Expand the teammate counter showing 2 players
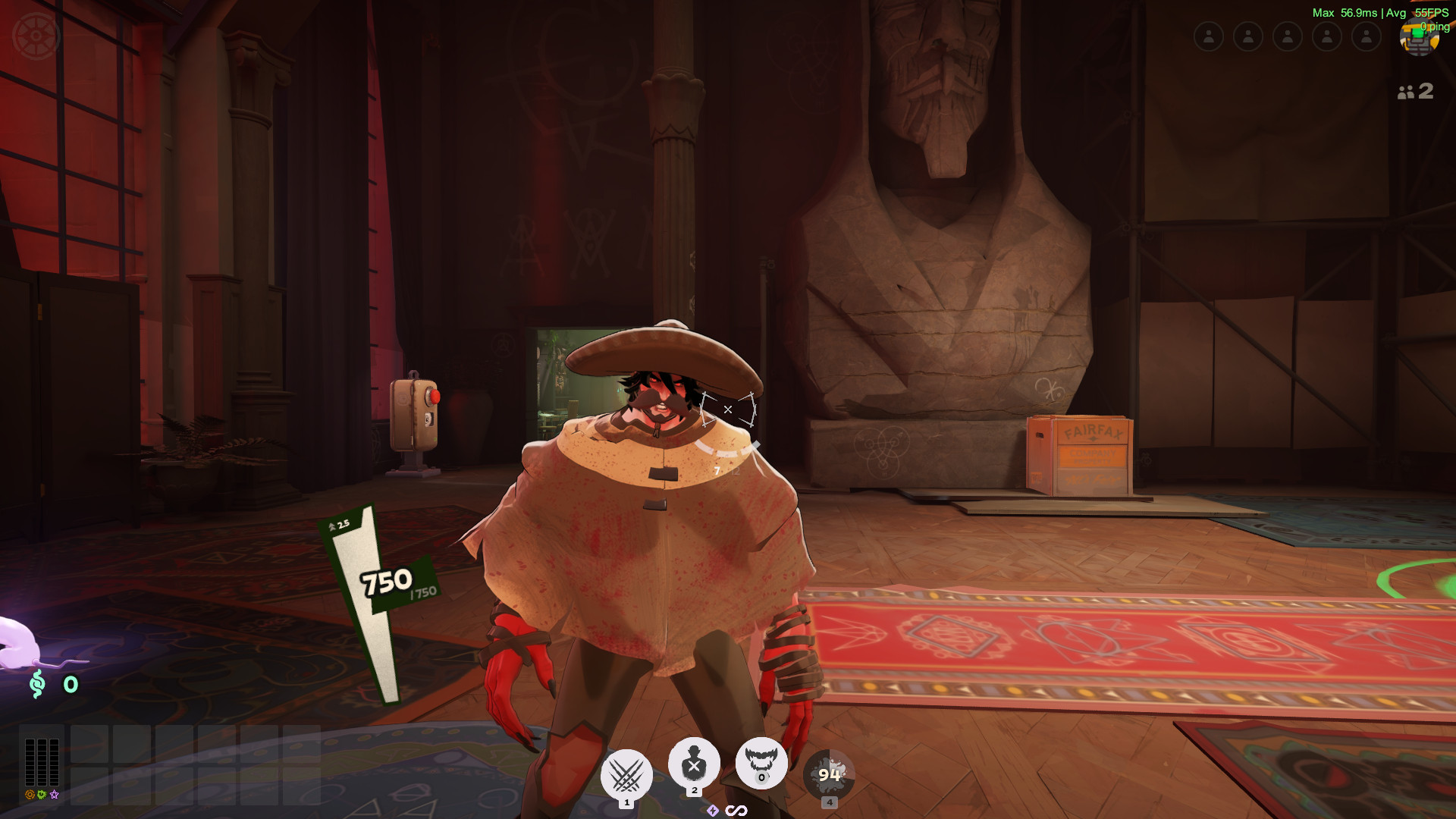1456x819 pixels. tap(1414, 93)
